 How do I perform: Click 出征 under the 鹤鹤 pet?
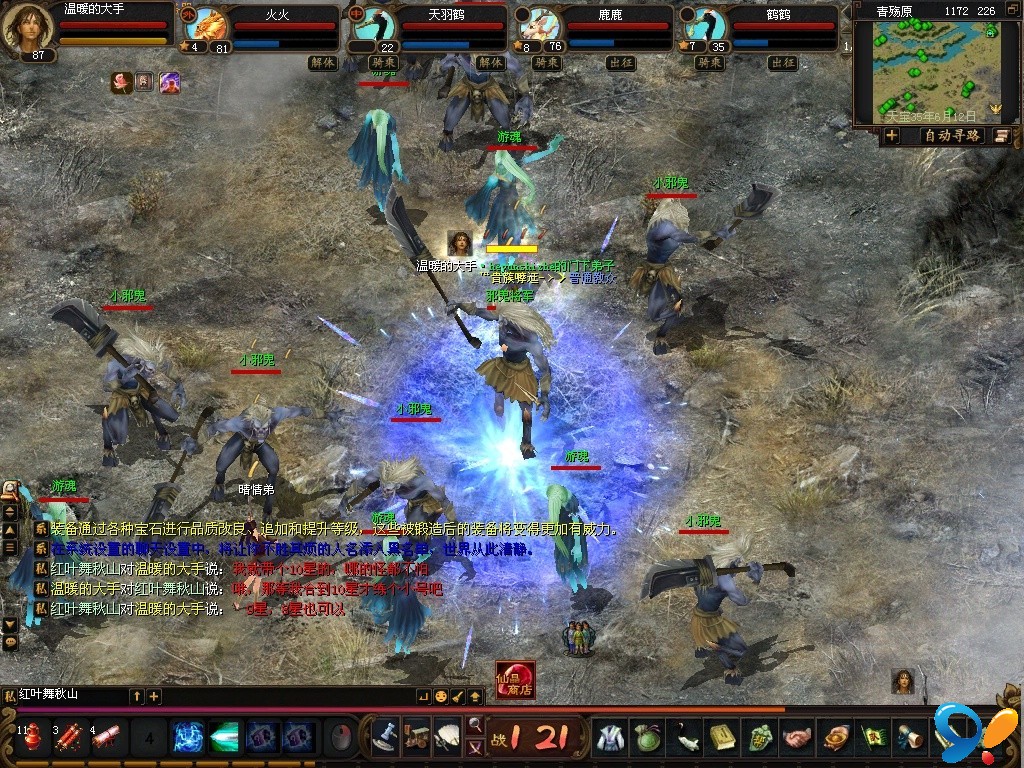[x=782, y=62]
